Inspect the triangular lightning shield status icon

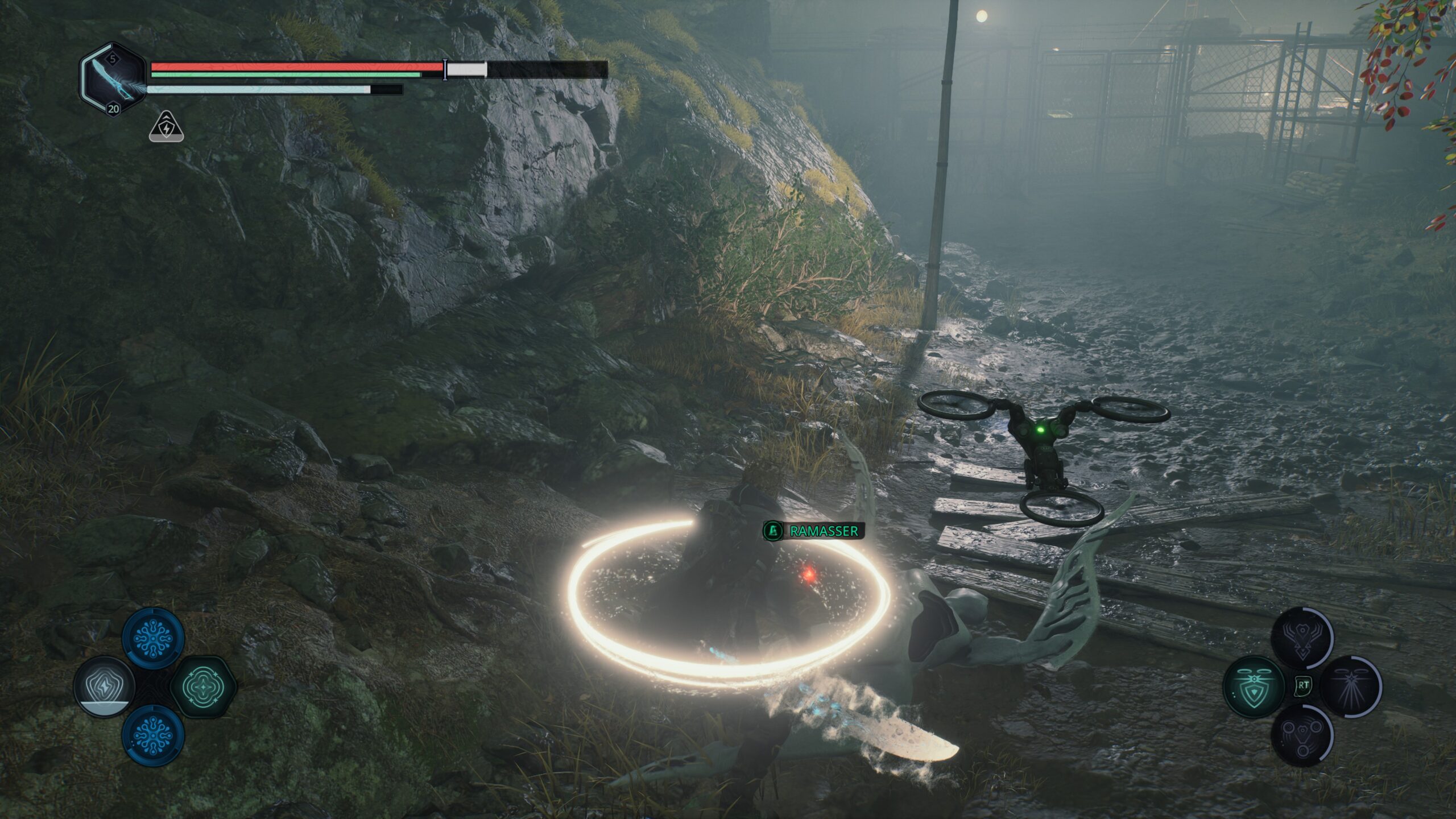click(166, 127)
